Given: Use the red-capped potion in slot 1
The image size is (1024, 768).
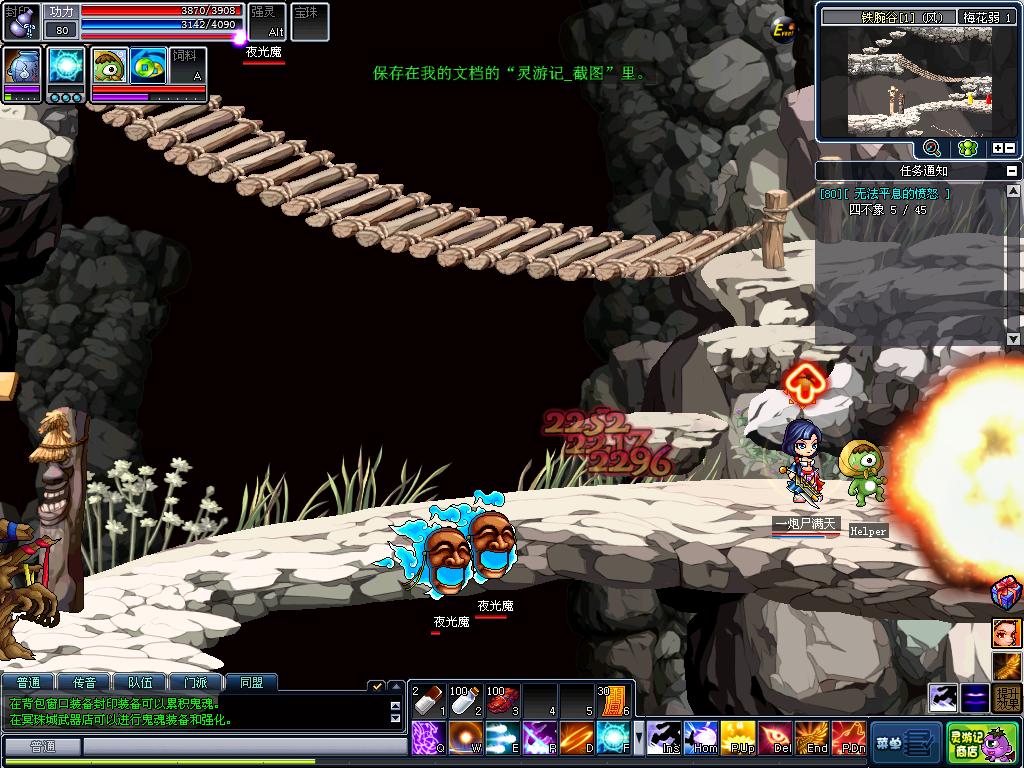Looking at the screenshot, I should [428, 700].
